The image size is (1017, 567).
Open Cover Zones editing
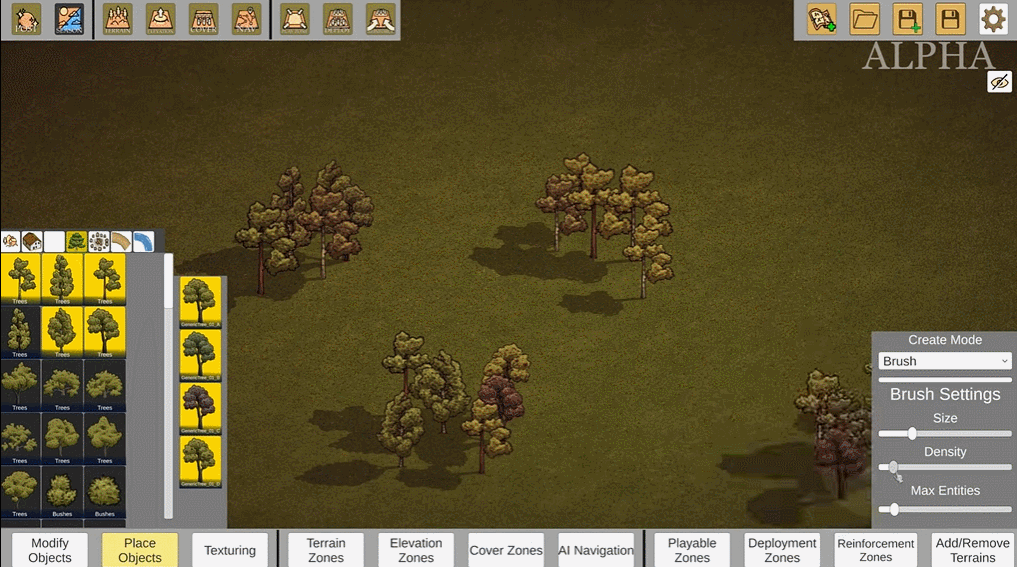coord(506,550)
